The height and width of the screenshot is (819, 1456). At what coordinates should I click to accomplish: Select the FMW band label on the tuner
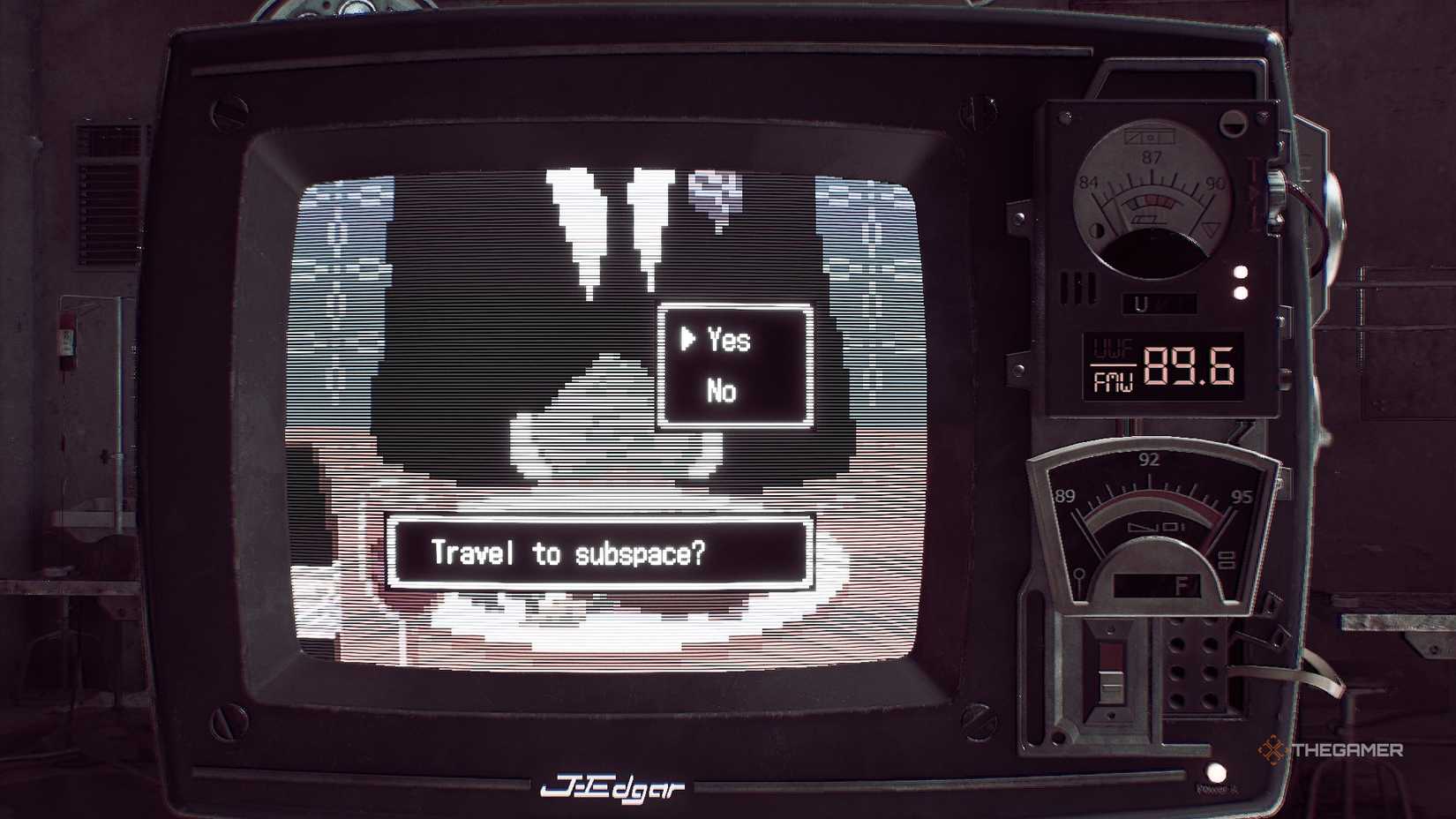point(1114,381)
